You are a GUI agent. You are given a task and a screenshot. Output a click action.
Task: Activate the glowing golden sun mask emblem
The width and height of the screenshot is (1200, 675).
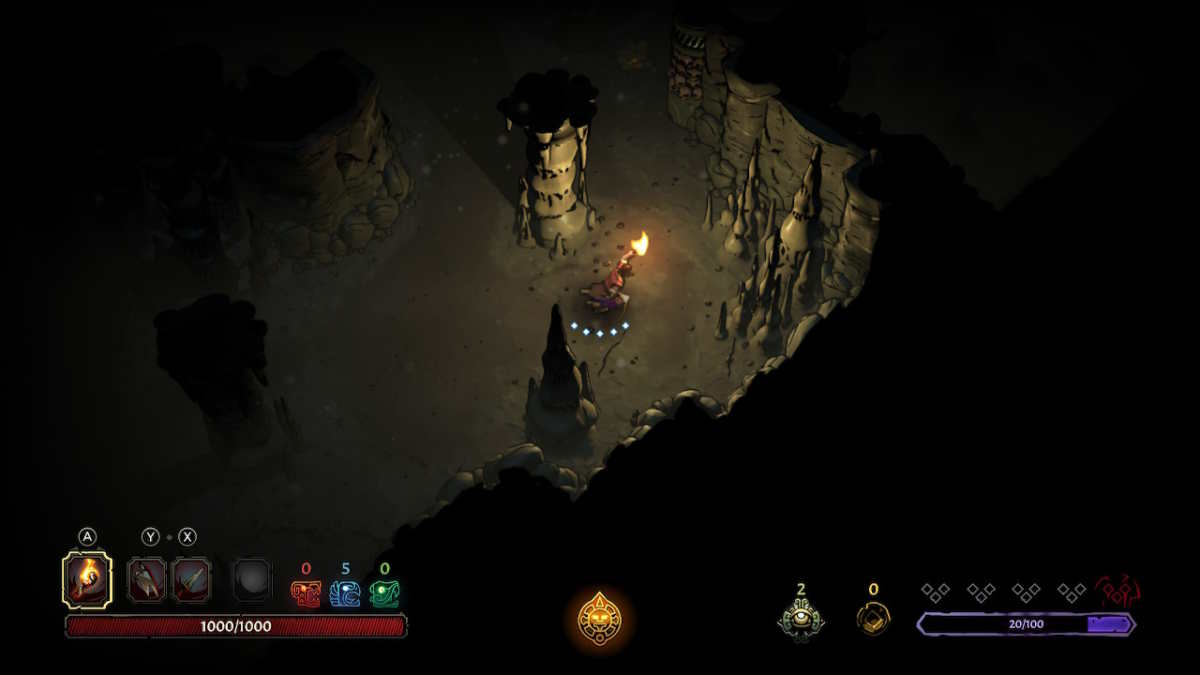pos(600,618)
